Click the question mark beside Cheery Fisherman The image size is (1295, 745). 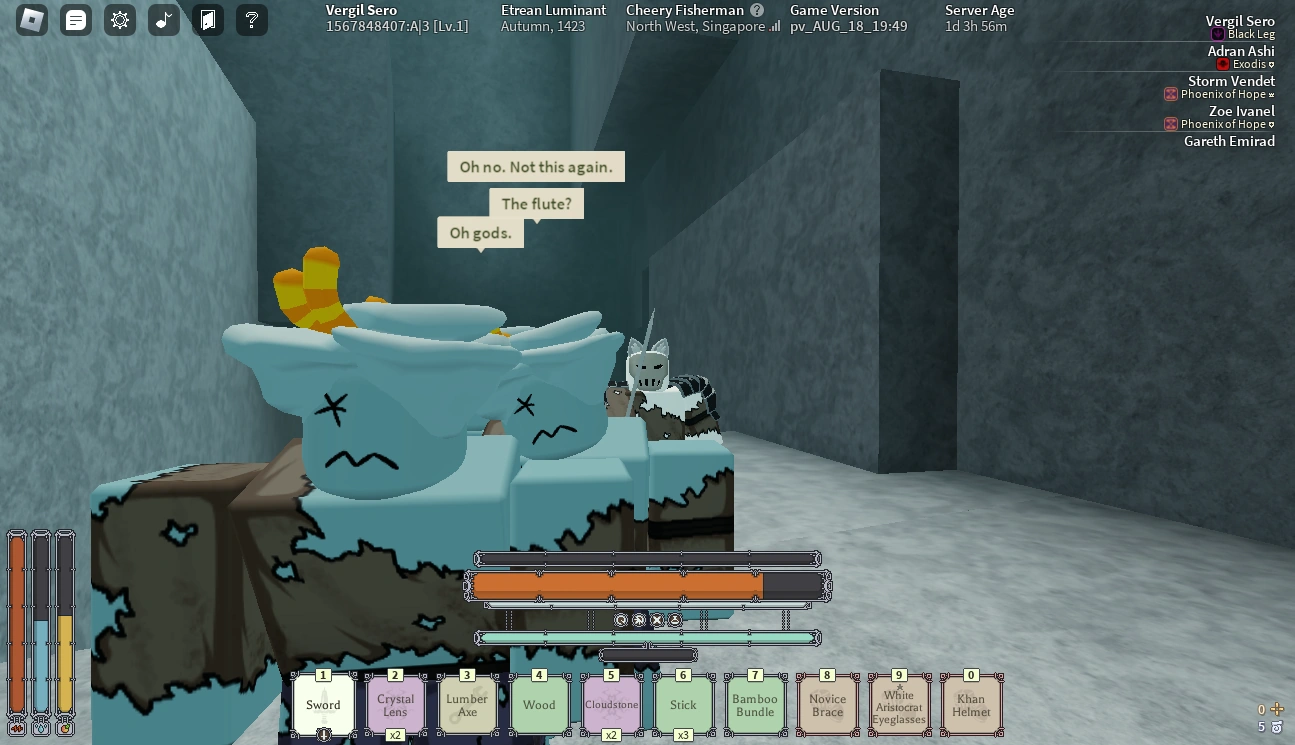[758, 10]
